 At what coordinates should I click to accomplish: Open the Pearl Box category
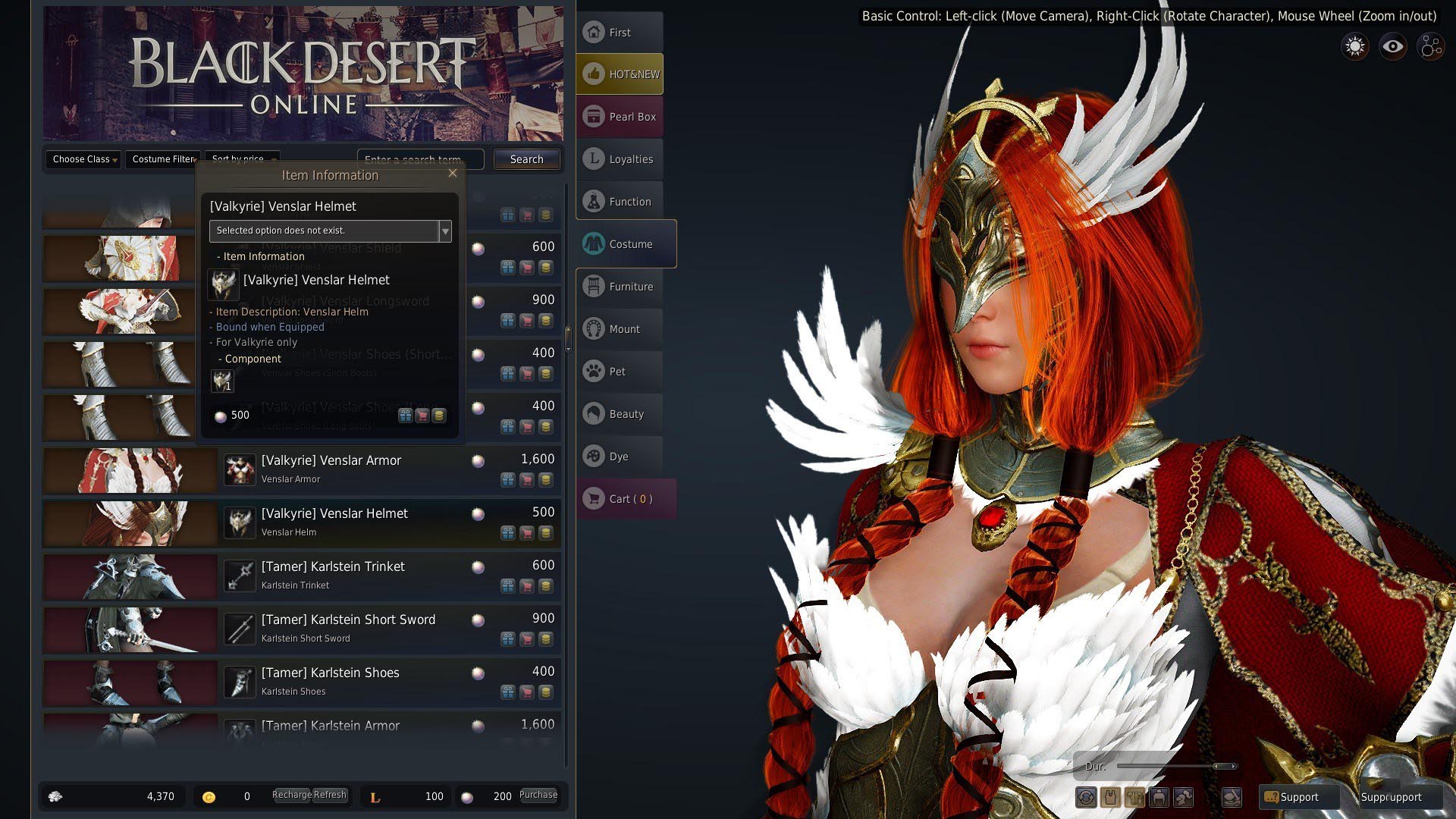coord(620,117)
